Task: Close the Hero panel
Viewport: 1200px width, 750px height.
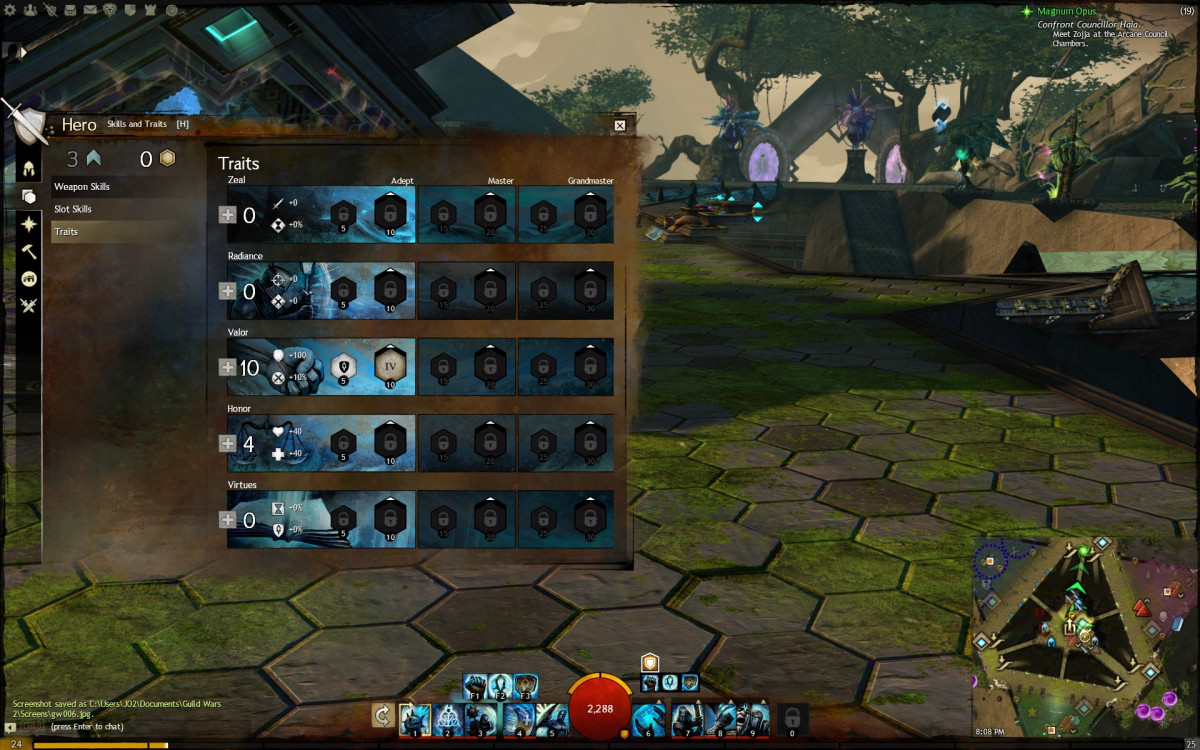Action: [620, 125]
